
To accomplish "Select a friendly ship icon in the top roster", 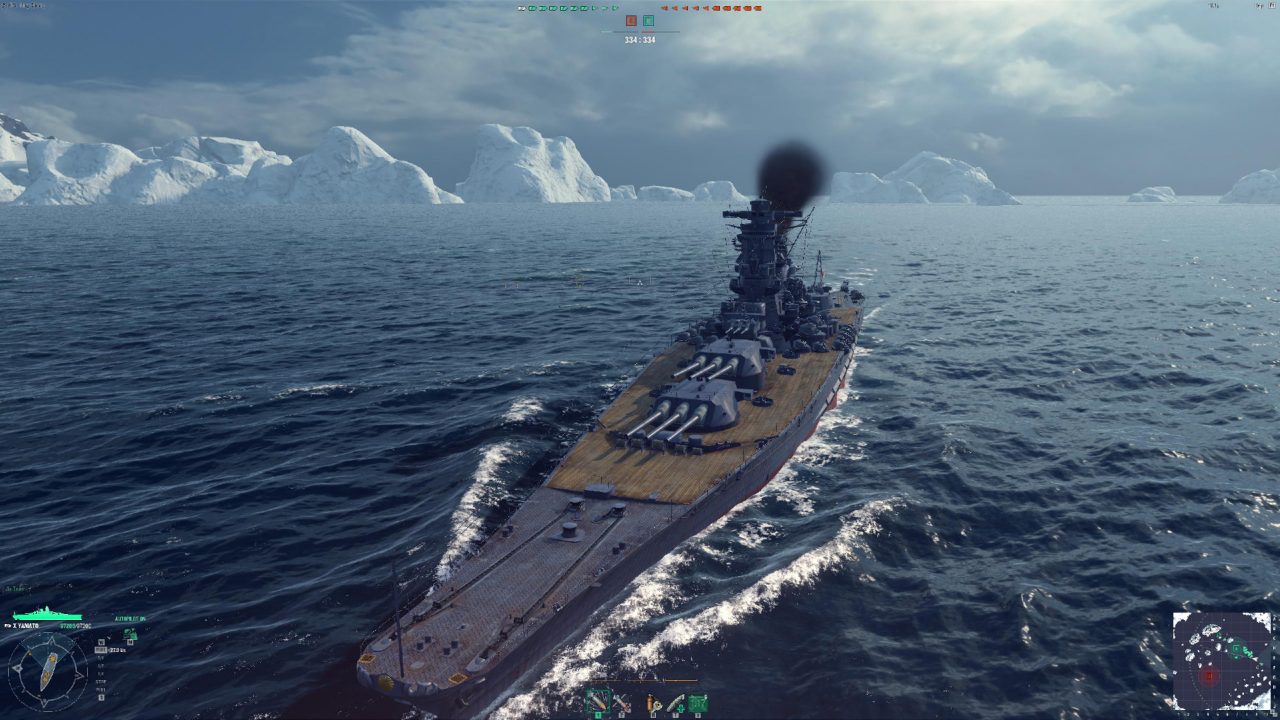I will pos(533,9).
